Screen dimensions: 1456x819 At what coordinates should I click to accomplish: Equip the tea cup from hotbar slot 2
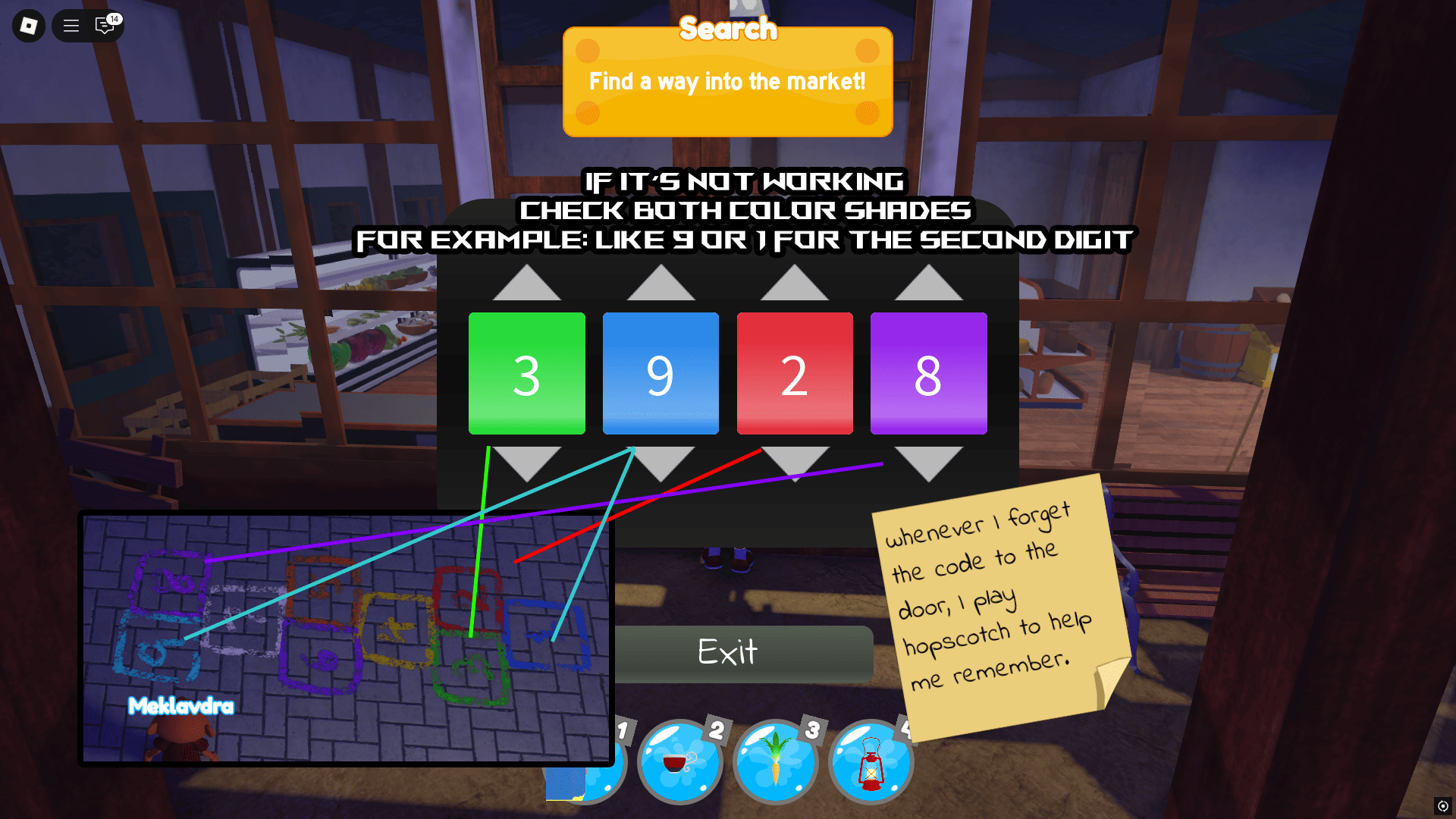pyautogui.click(x=680, y=762)
